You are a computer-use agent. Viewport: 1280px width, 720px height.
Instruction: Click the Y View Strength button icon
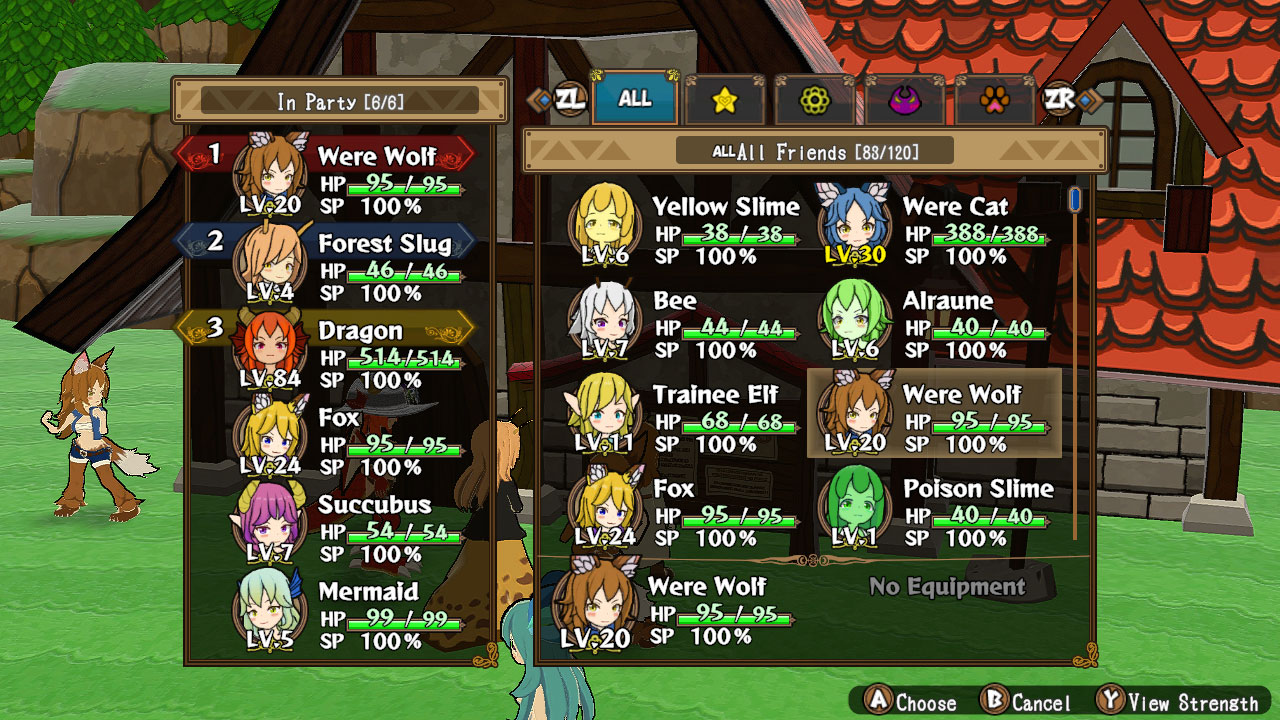point(1114,703)
